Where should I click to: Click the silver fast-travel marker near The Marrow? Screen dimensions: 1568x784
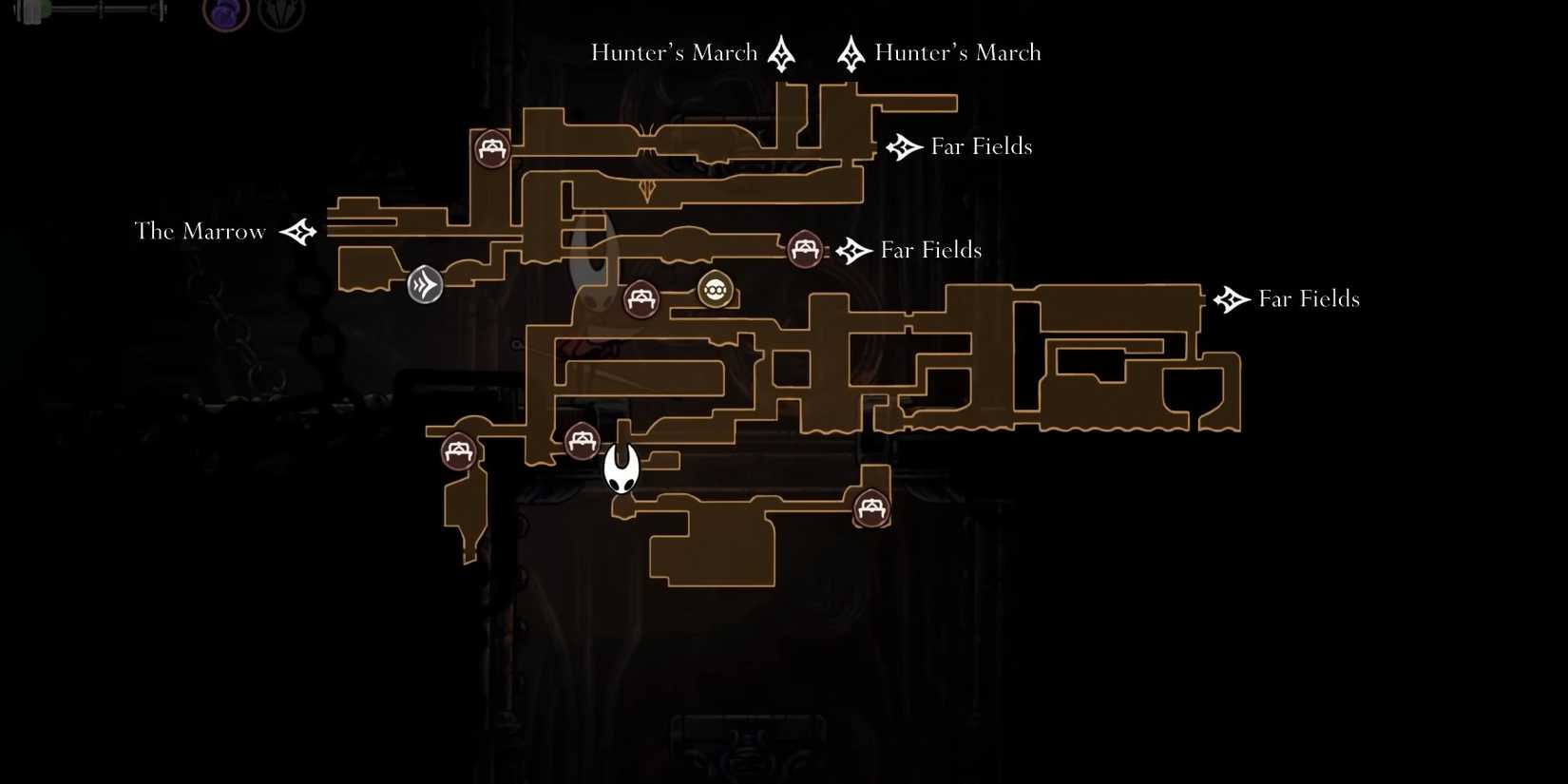[425, 285]
